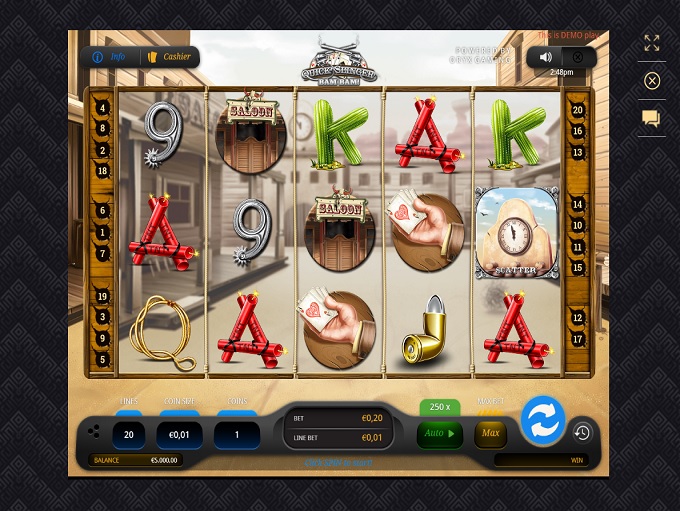680x511 pixels.
Task: Open the game history clock icon
Action: [582, 432]
